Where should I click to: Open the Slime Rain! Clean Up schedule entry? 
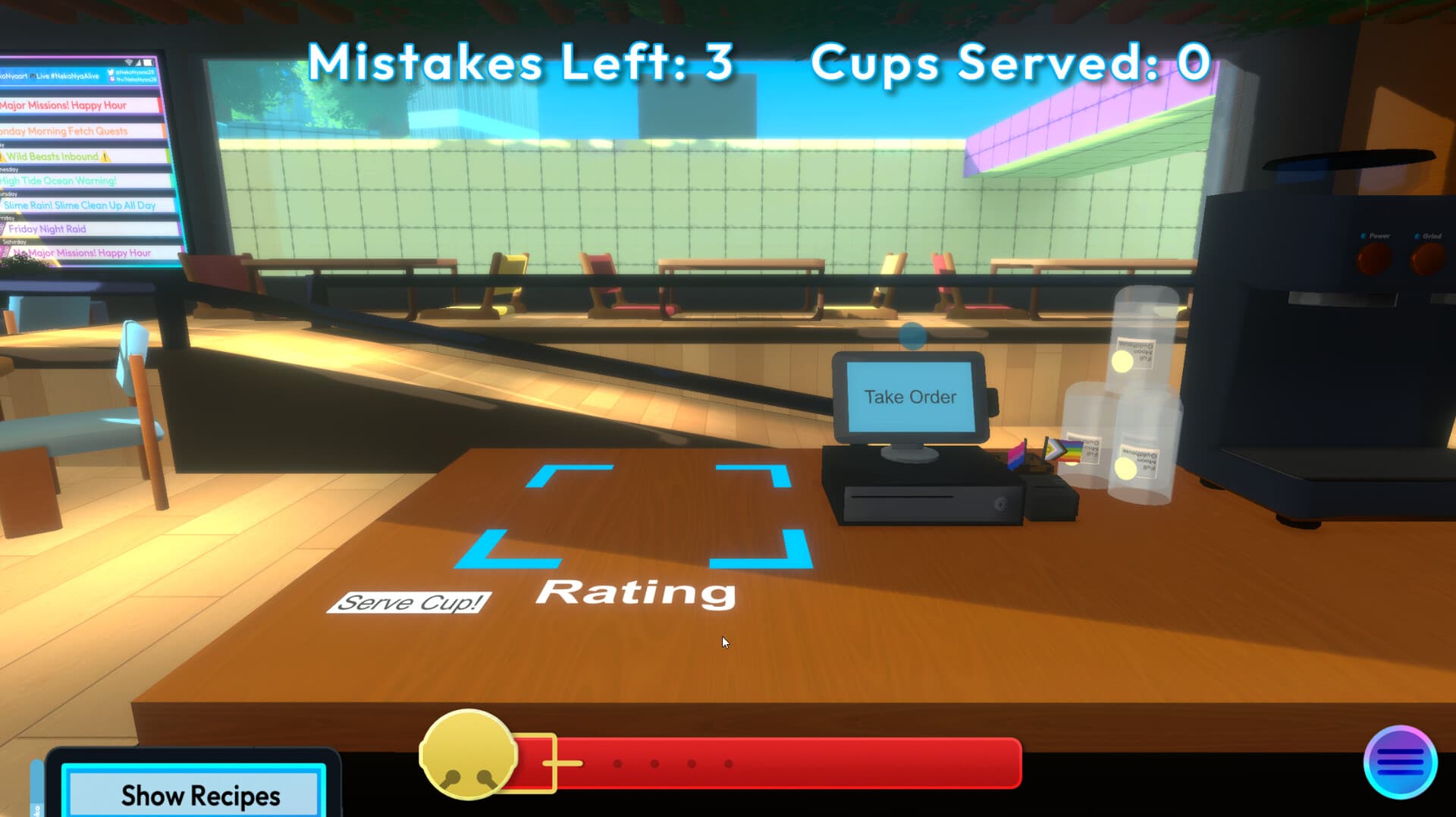point(79,205)
